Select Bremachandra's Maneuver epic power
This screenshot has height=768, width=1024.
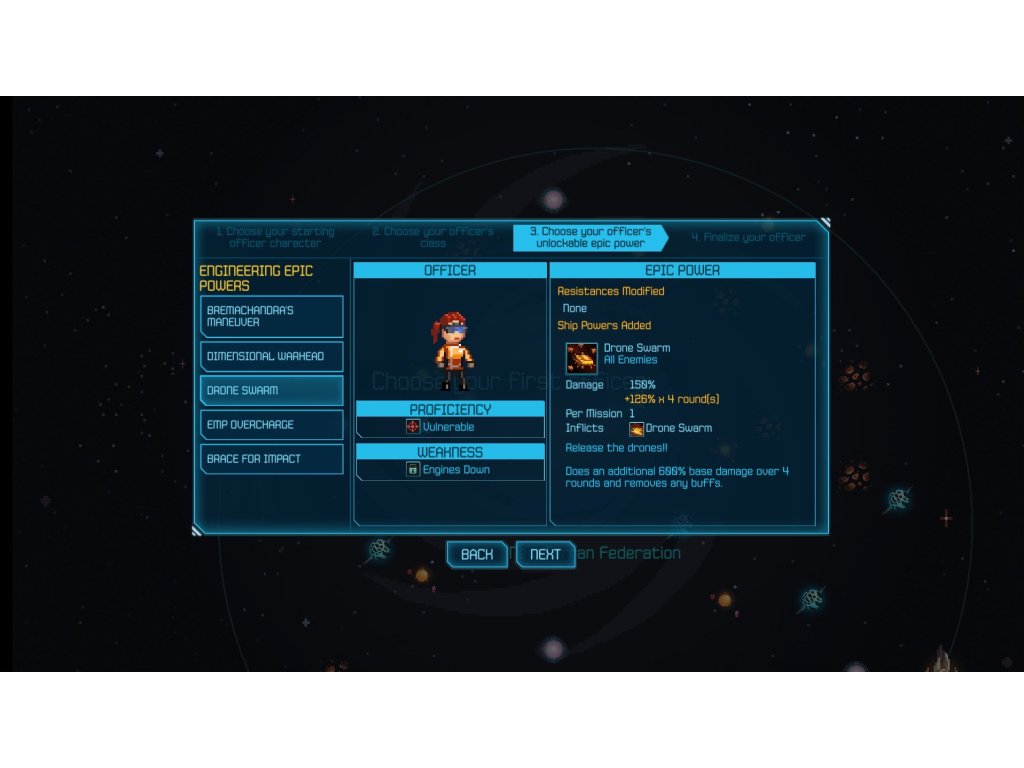pos(271,316)
